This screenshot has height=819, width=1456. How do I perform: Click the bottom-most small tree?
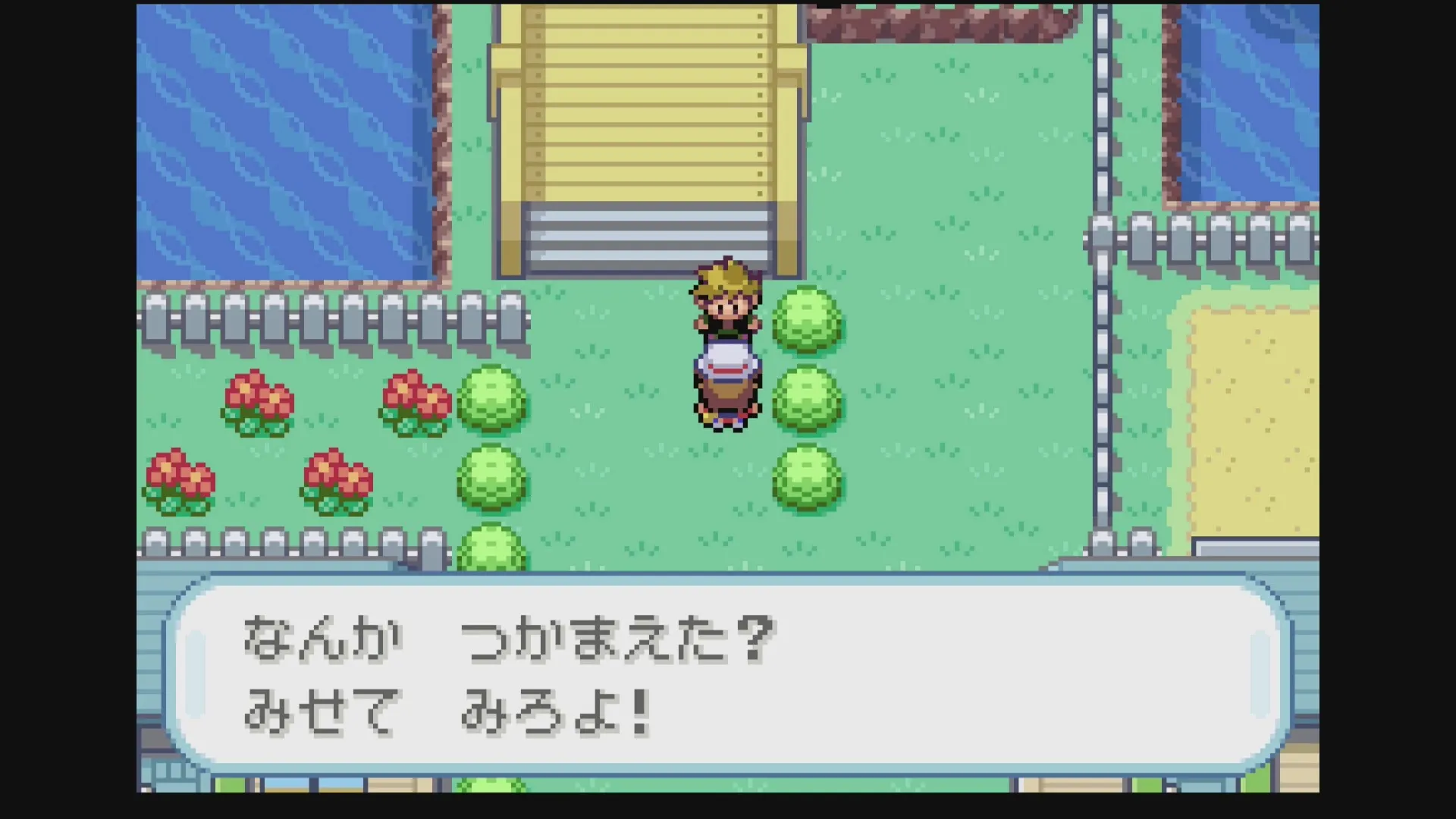coord(491,550)
